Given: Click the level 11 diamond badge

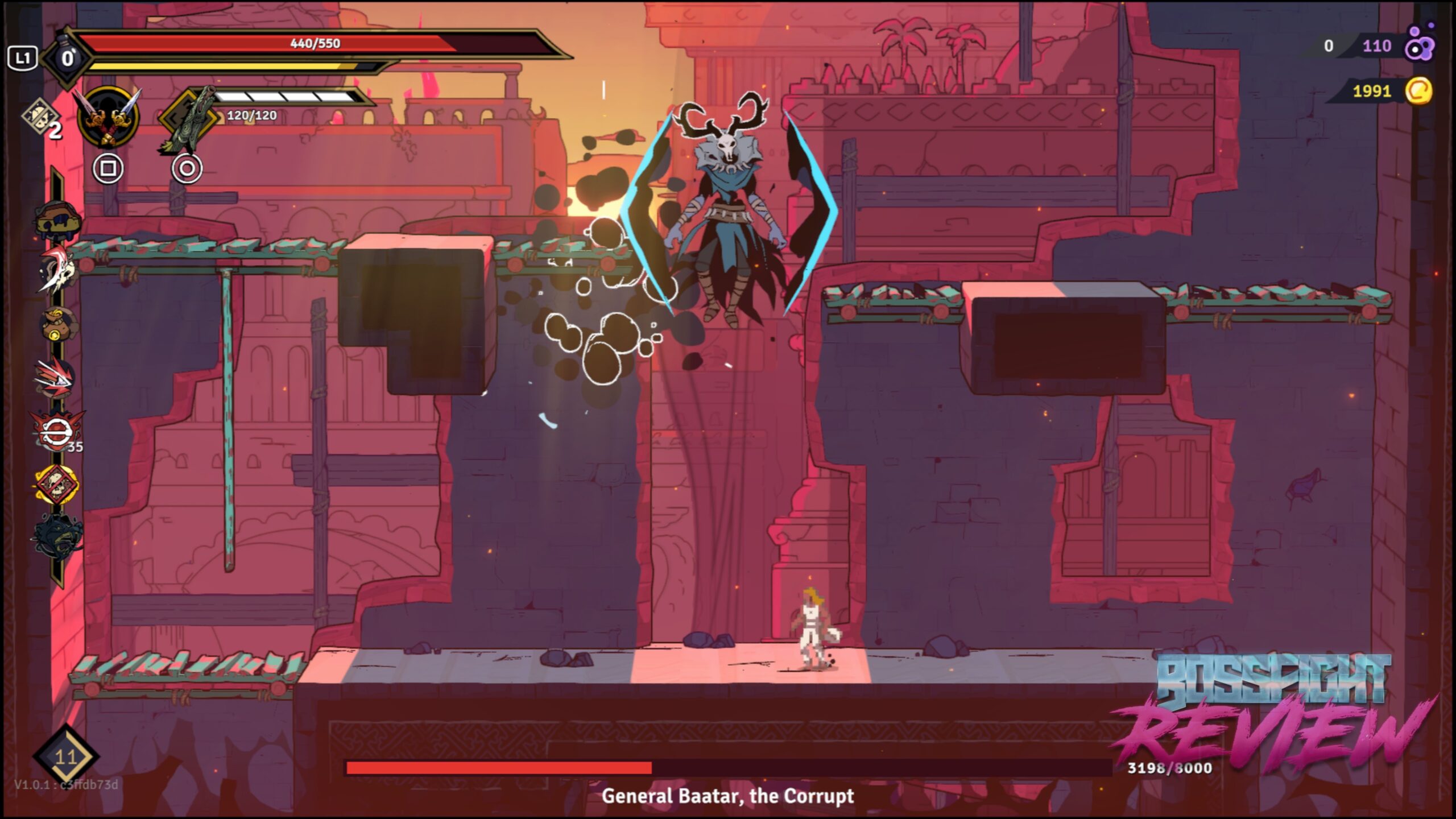Looking at the screenshot, I should click(66, 756).
